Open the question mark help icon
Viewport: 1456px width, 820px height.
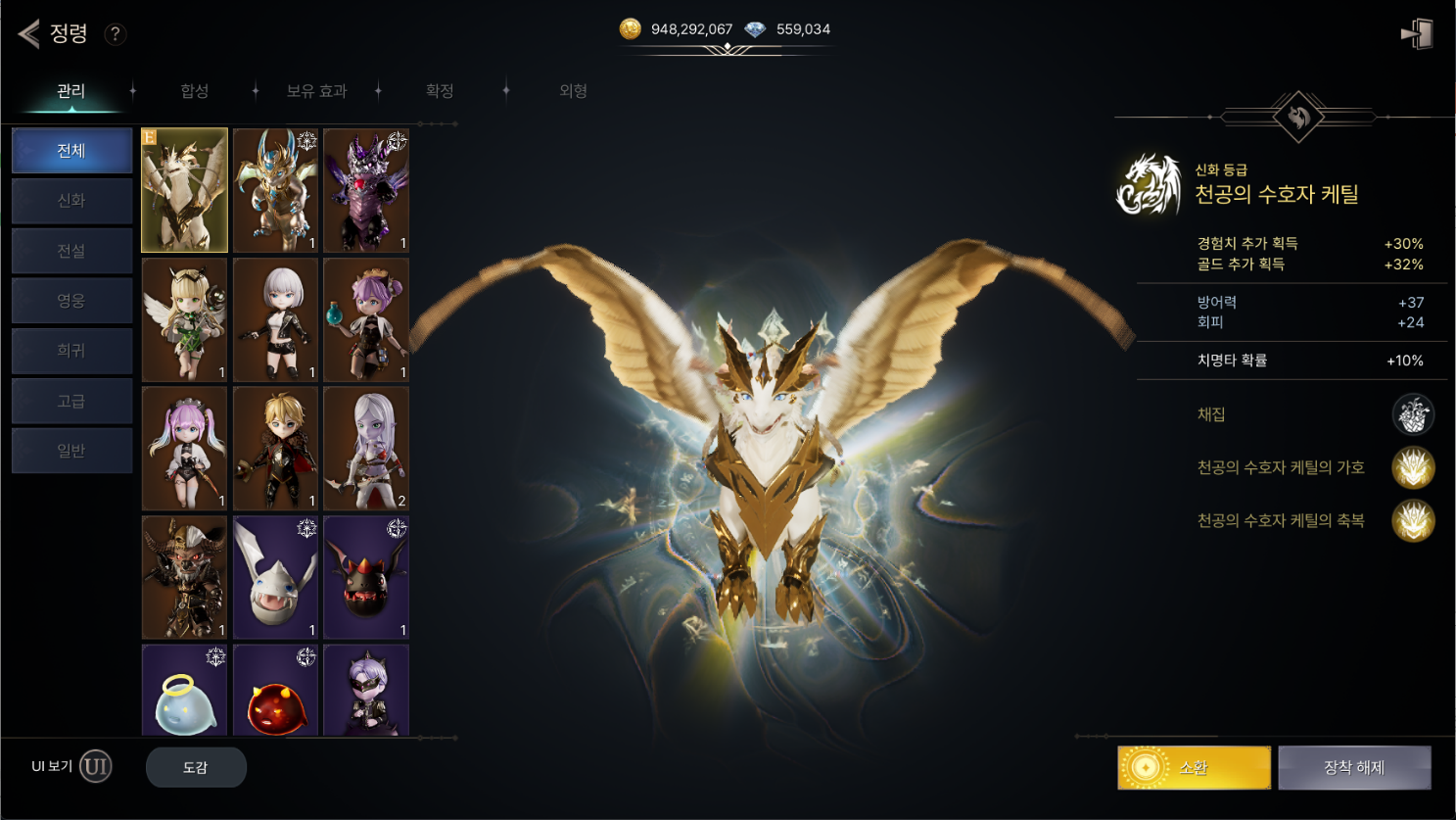click(115, 34)
